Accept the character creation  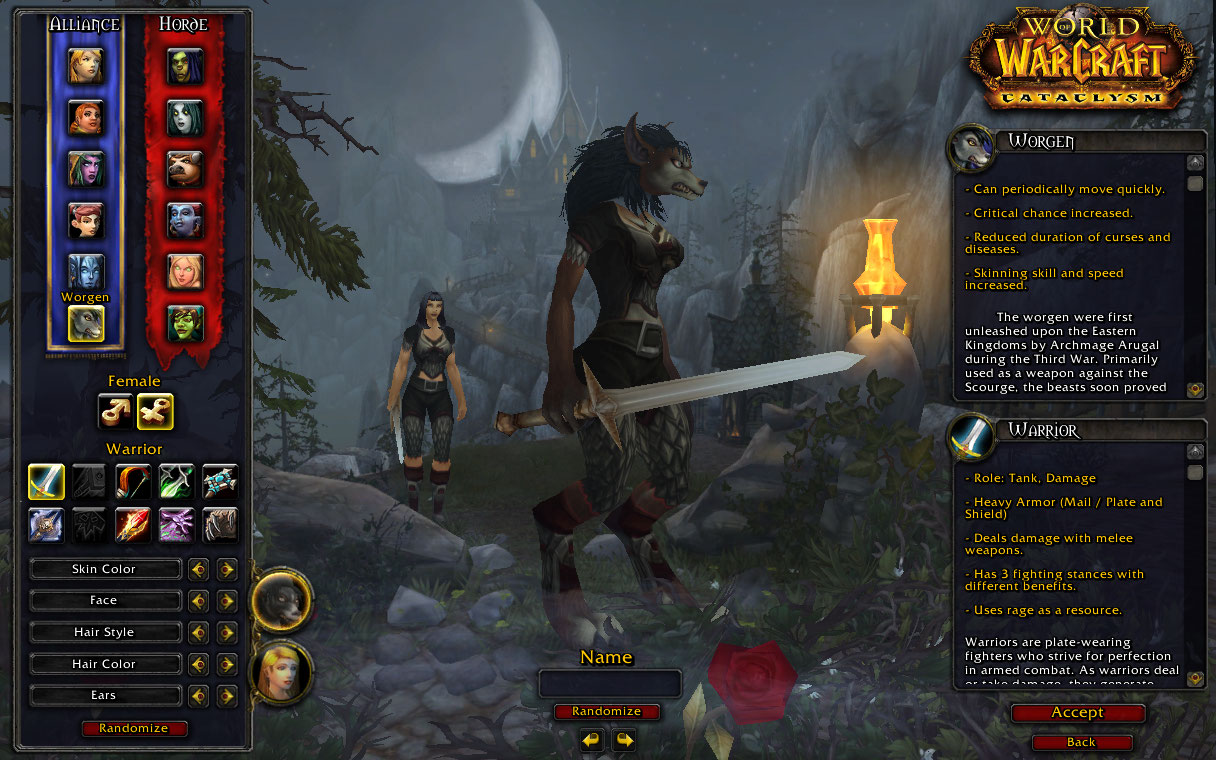click(1077, 713)
